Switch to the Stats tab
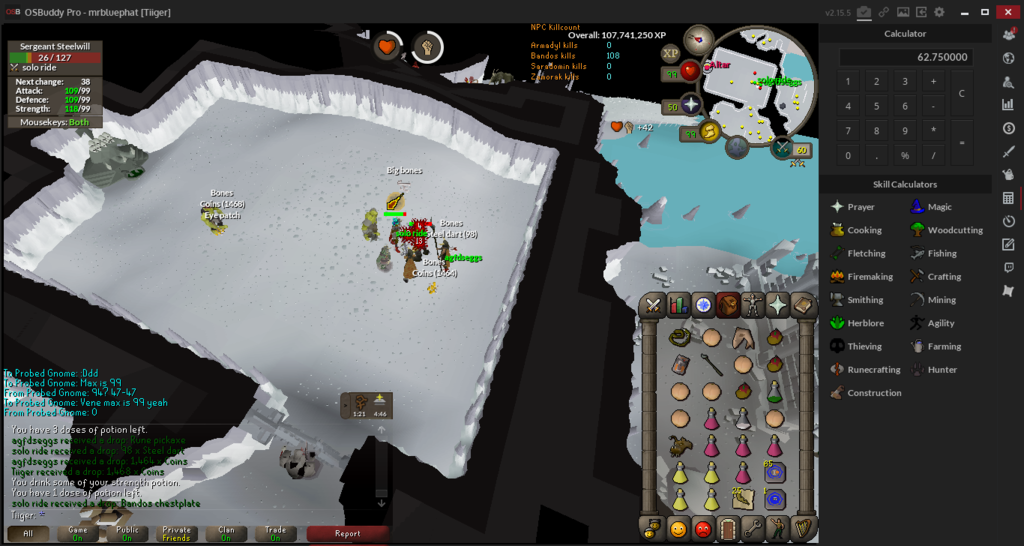Viewport: 1024px width, 546px height. (x=679, y=306)
